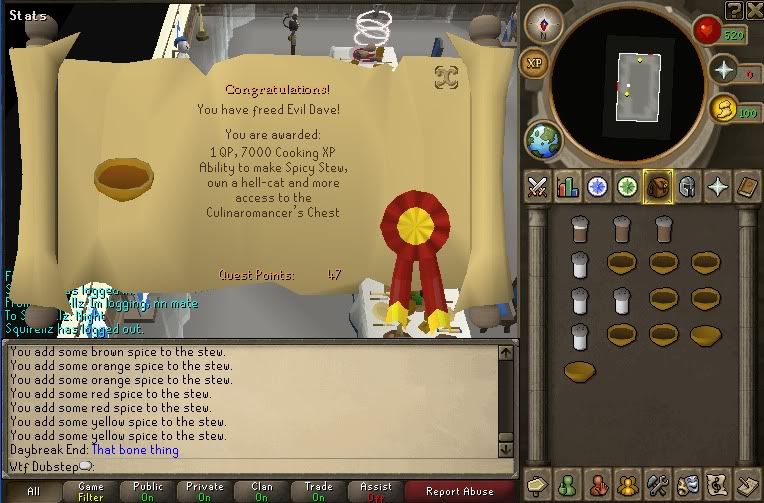Select the All chat tab

pyautogui.click(x=33, y=491)
